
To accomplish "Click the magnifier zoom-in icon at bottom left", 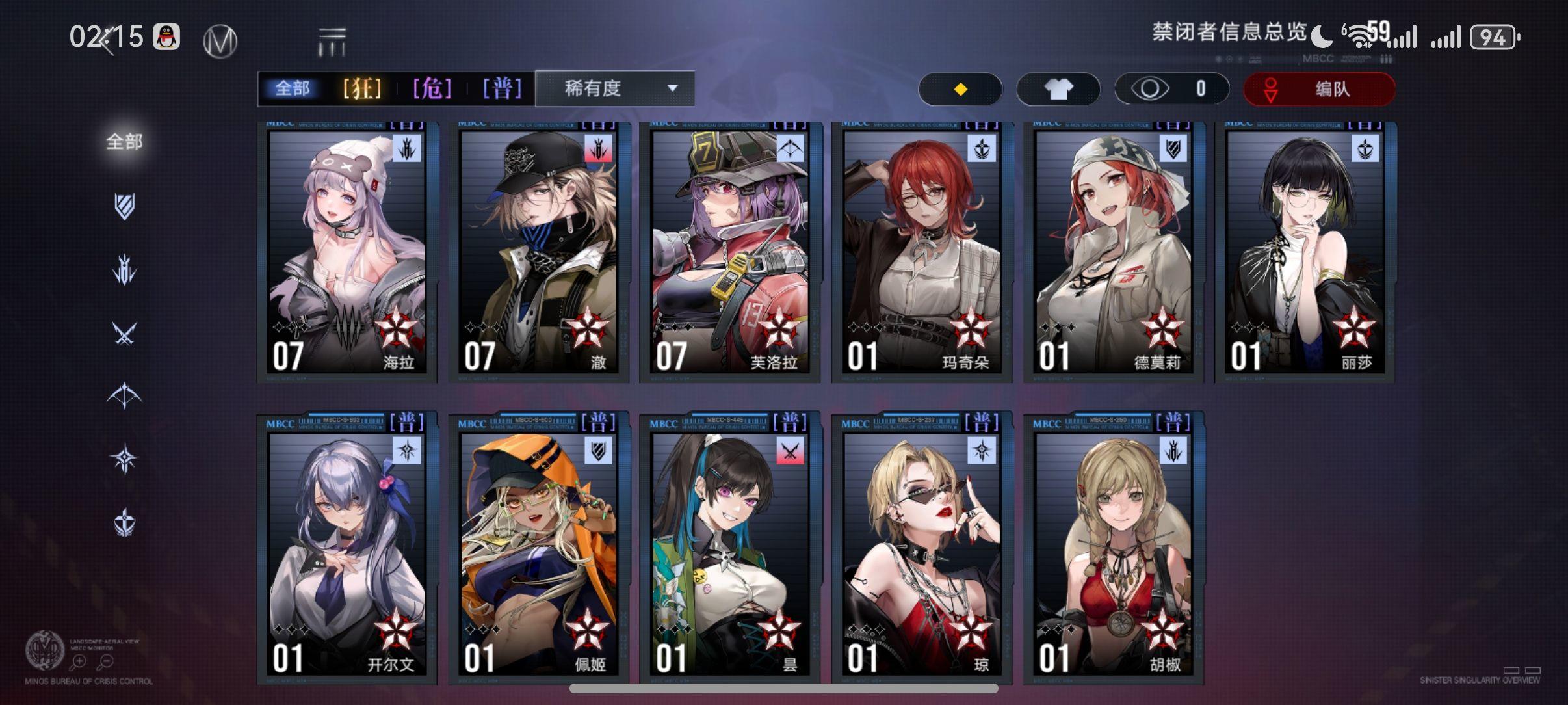I will pyautogui.click(x=79, y=661).
